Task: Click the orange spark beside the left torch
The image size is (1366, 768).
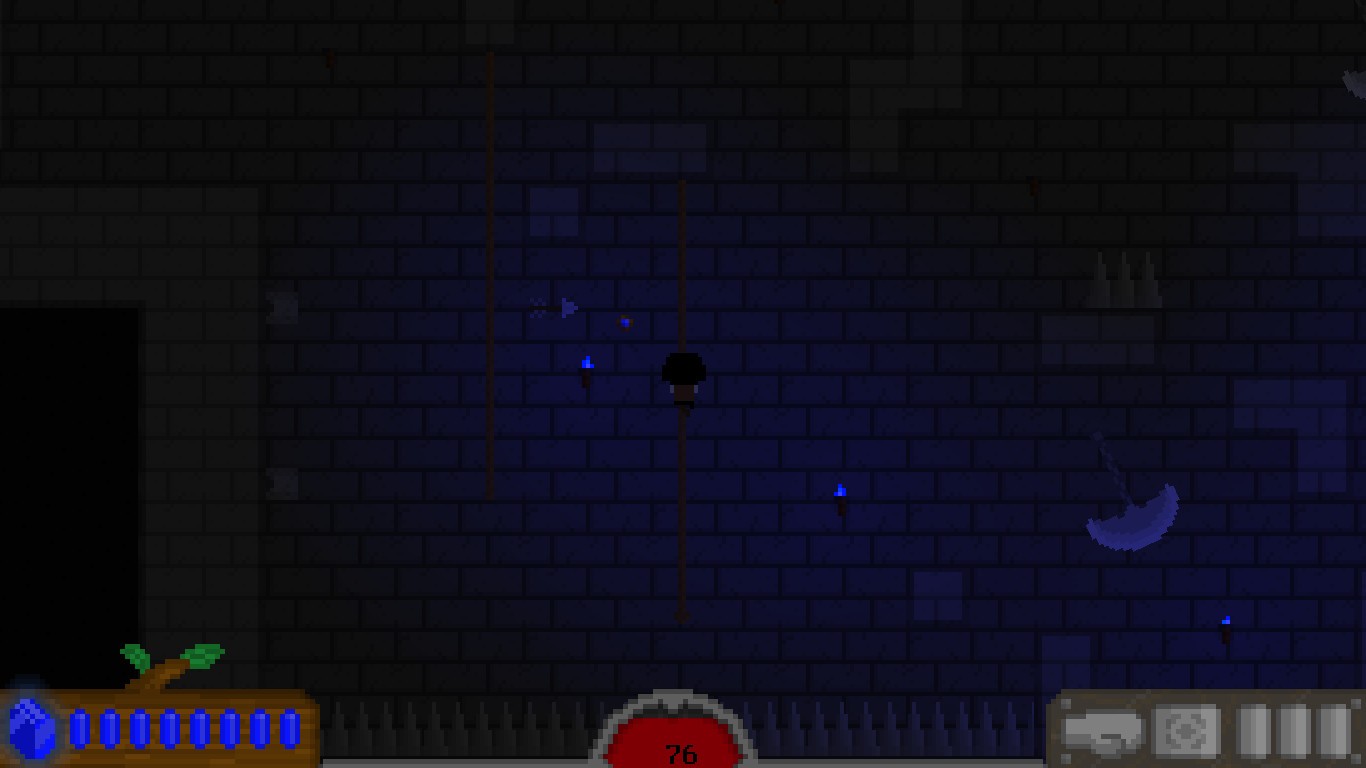Action: pos(625,322)
